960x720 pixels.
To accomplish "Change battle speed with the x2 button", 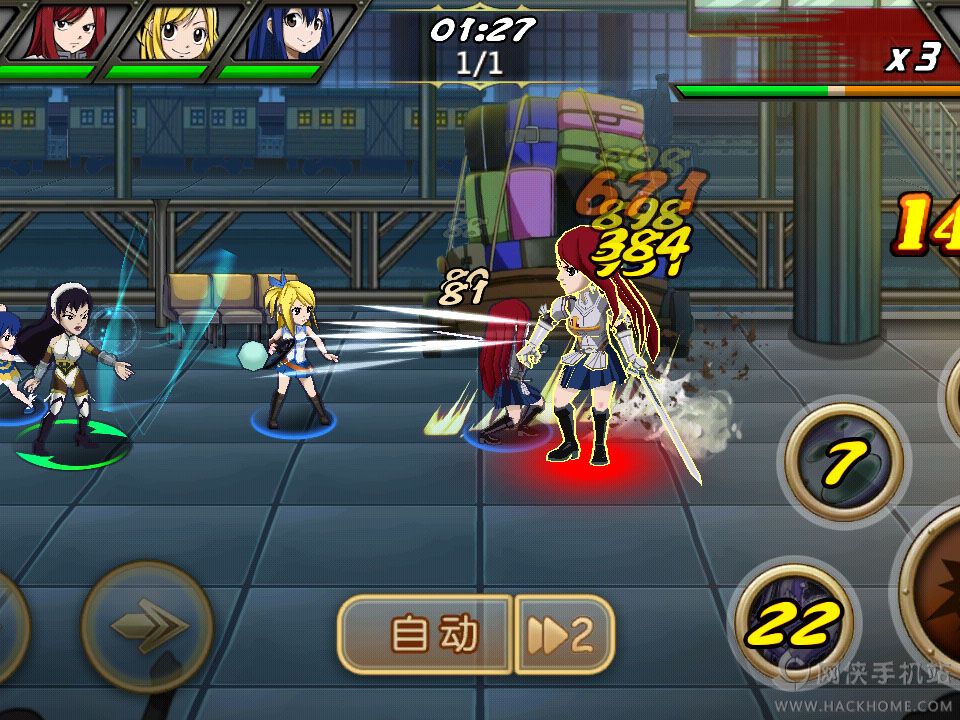I will tap(563, 634).
